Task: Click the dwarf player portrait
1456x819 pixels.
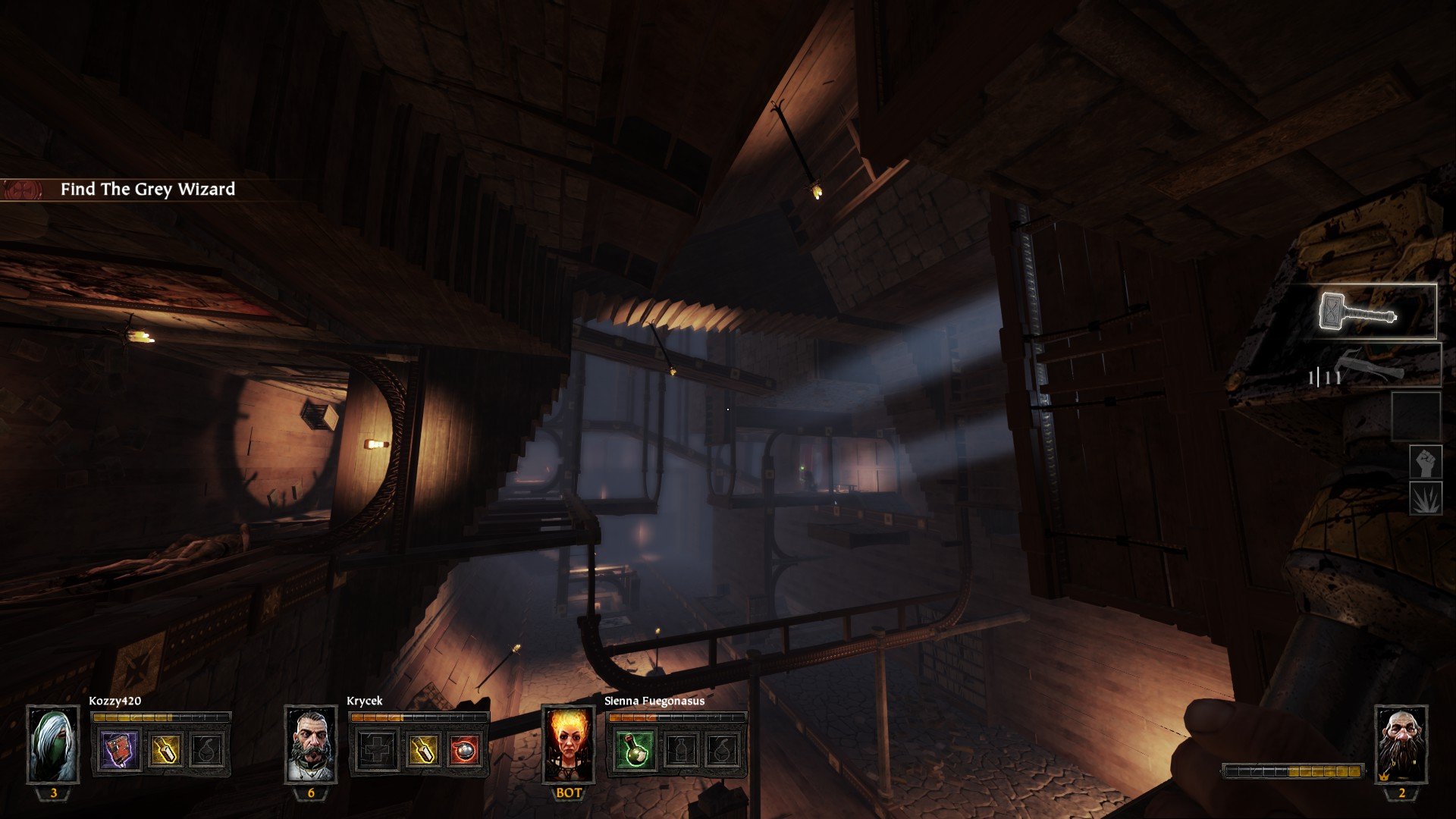Action: 1401,745
